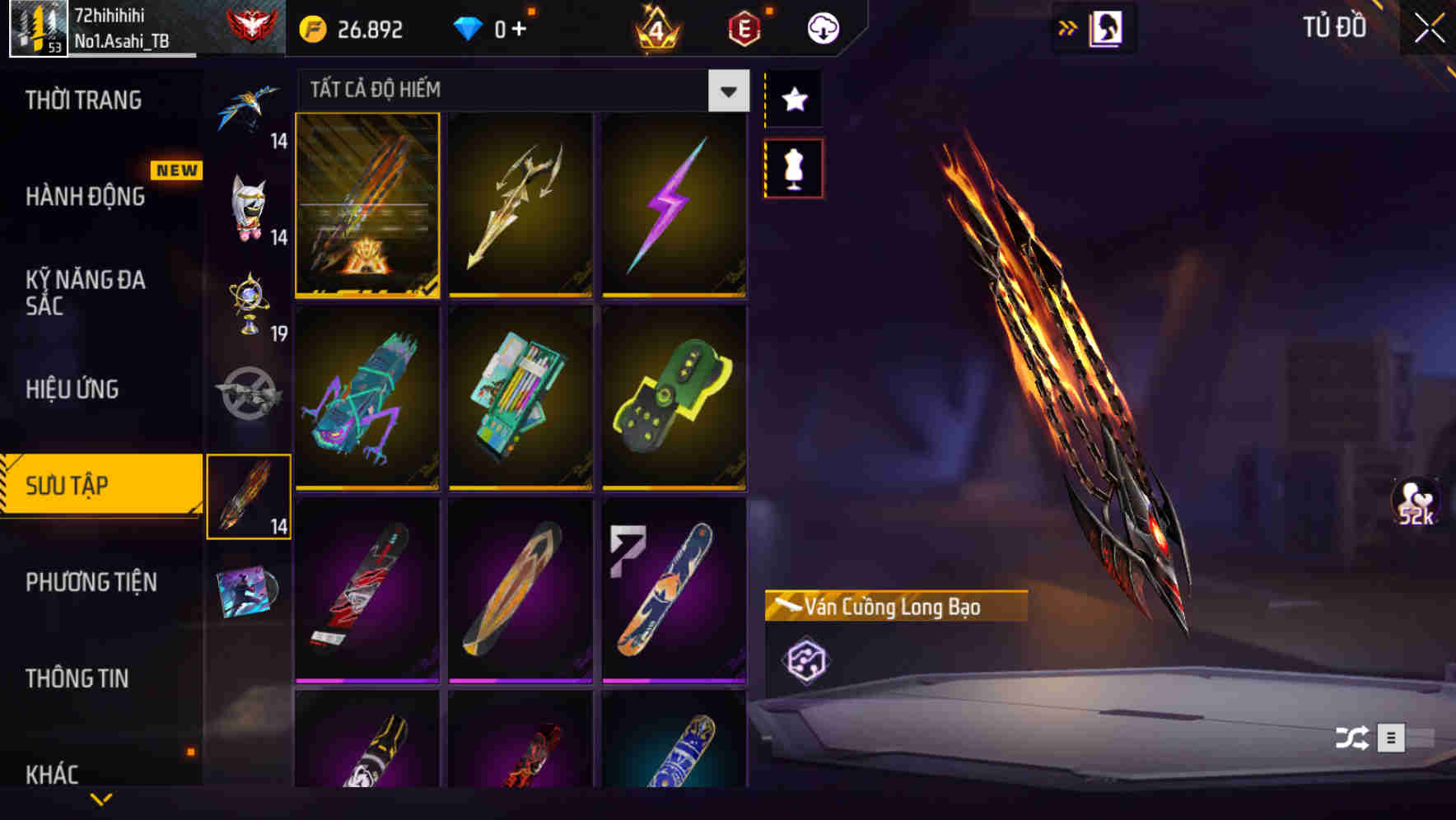Open the PHƯƠNG TIỆN menu item
Image resolution: width=1456 pixels, height=820 pixels.
pyautogui.click(x=91, y=582)
